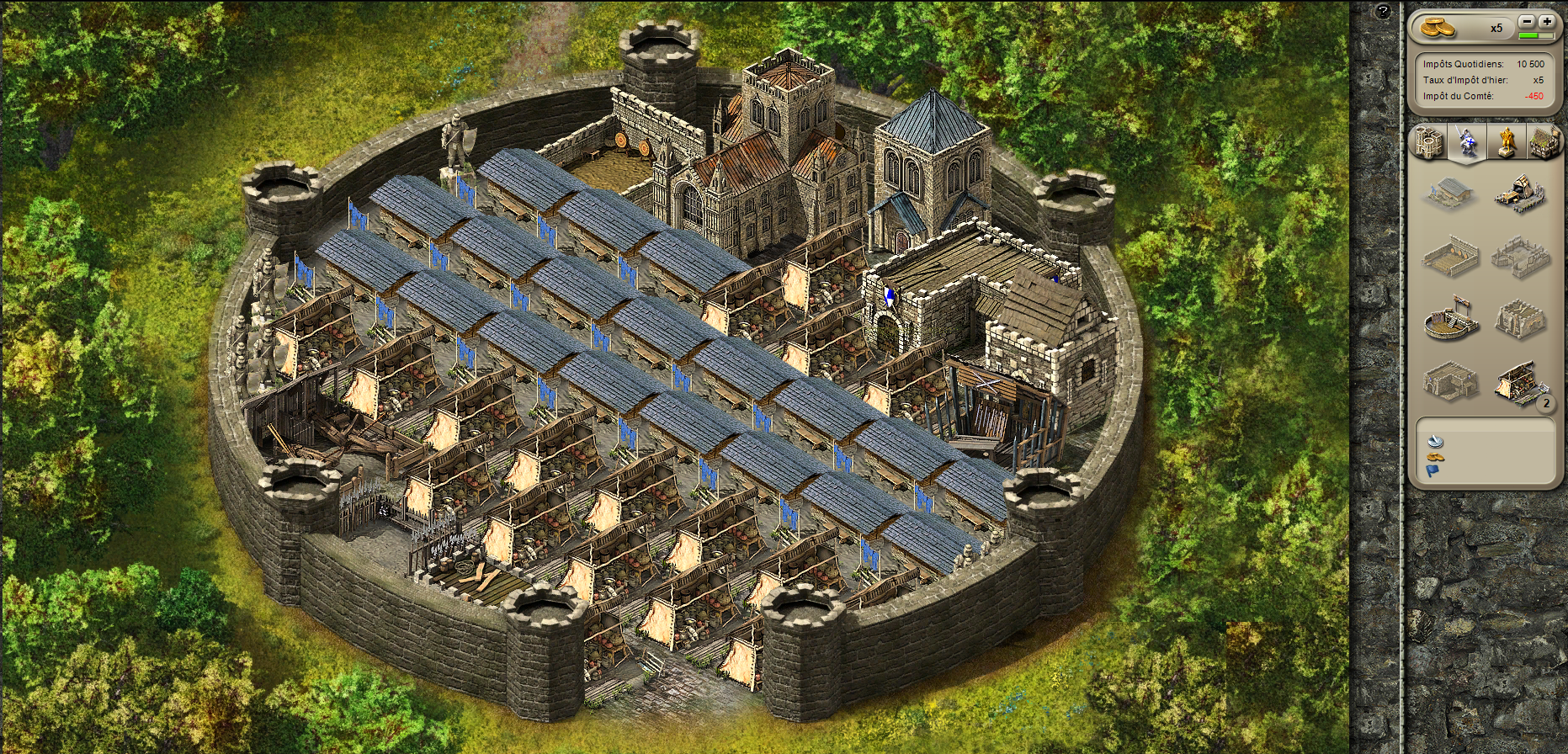The image size is (1568, 754).
Task: Decrease the tax rate with minus button
Action: [x=1527, y=22]
